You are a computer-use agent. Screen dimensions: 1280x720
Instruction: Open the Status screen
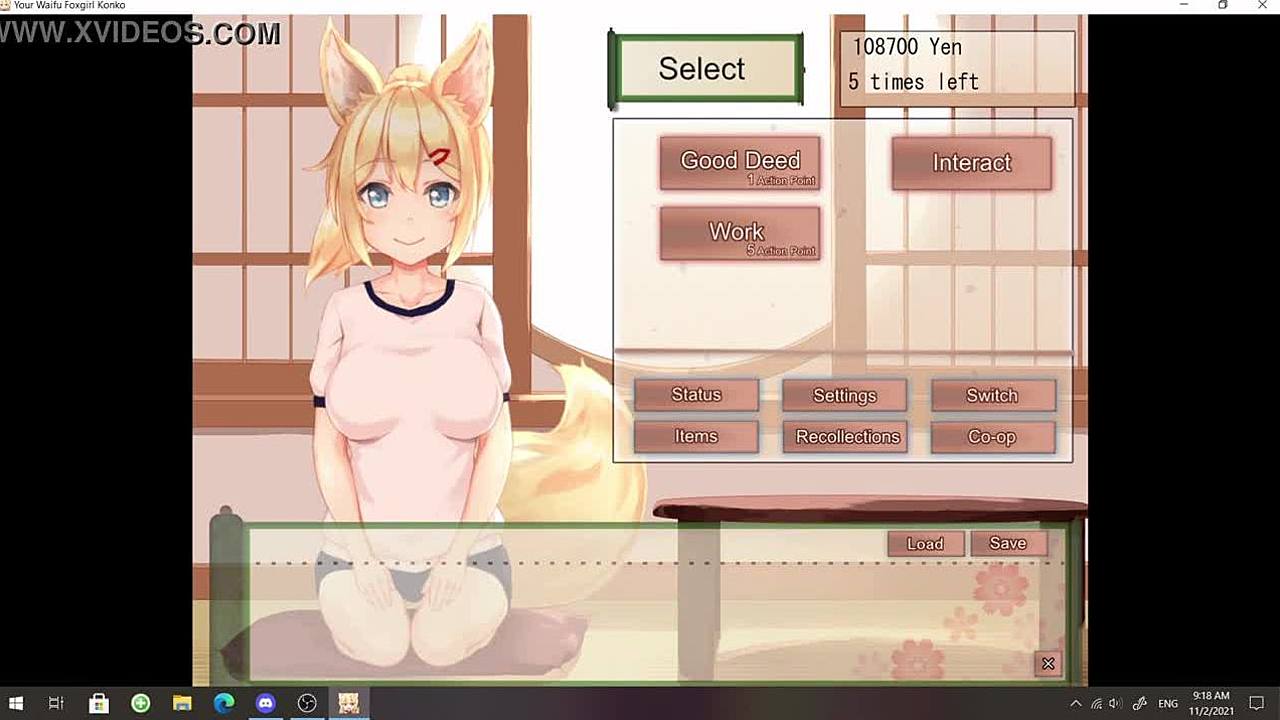696,395
